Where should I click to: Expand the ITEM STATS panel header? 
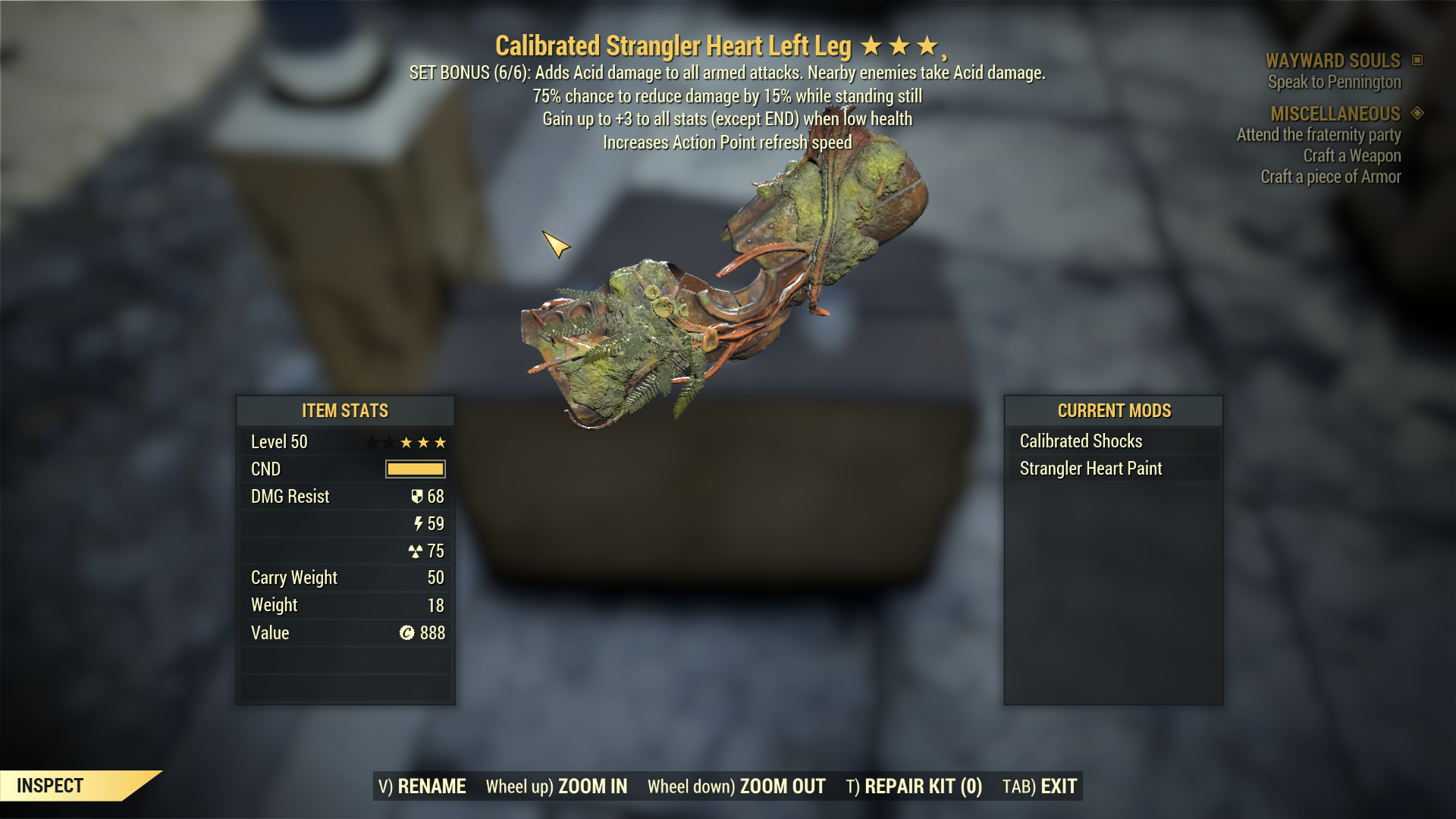[x=344, y=411]
